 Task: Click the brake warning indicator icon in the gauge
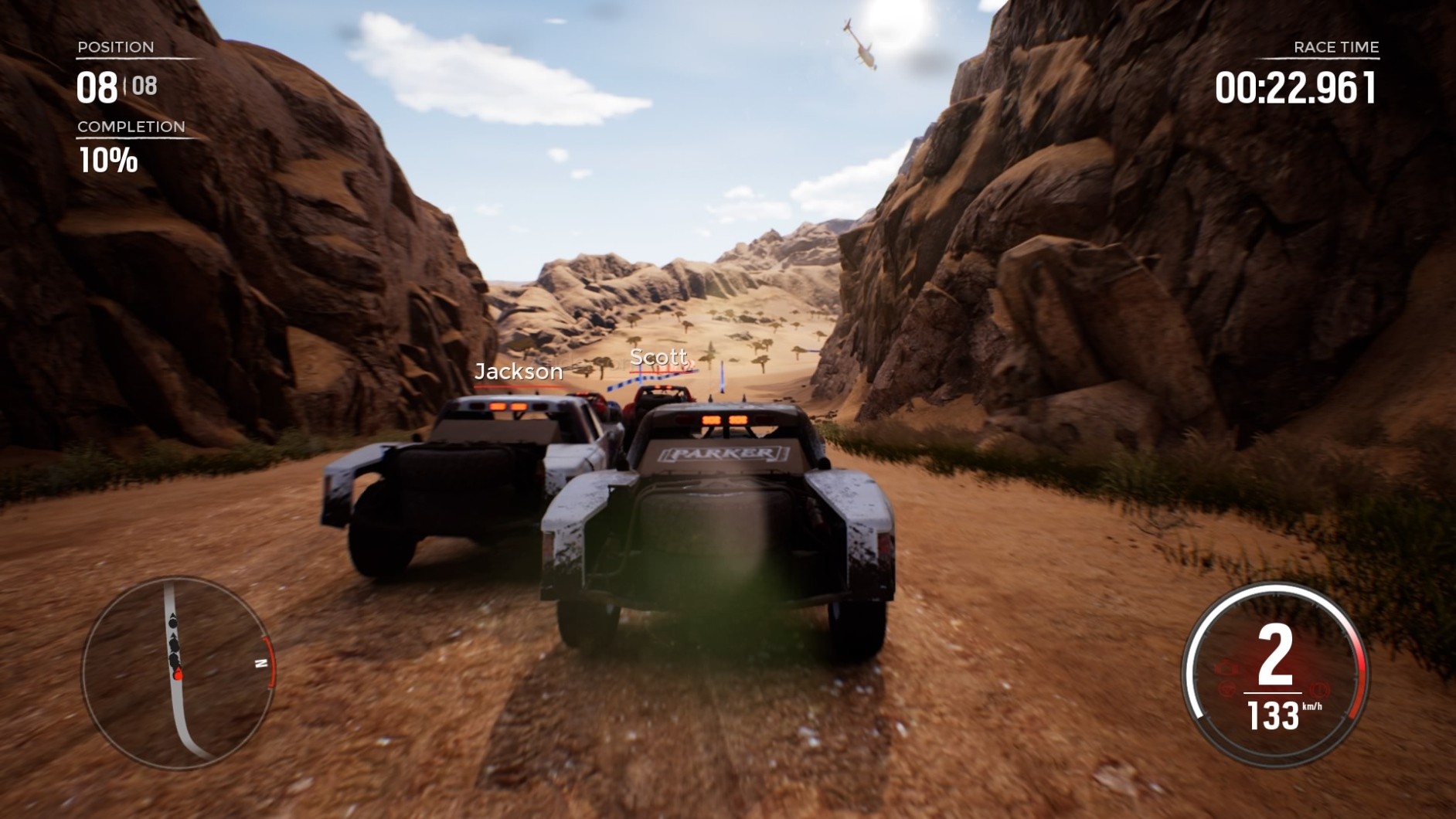pos(1319,689)
